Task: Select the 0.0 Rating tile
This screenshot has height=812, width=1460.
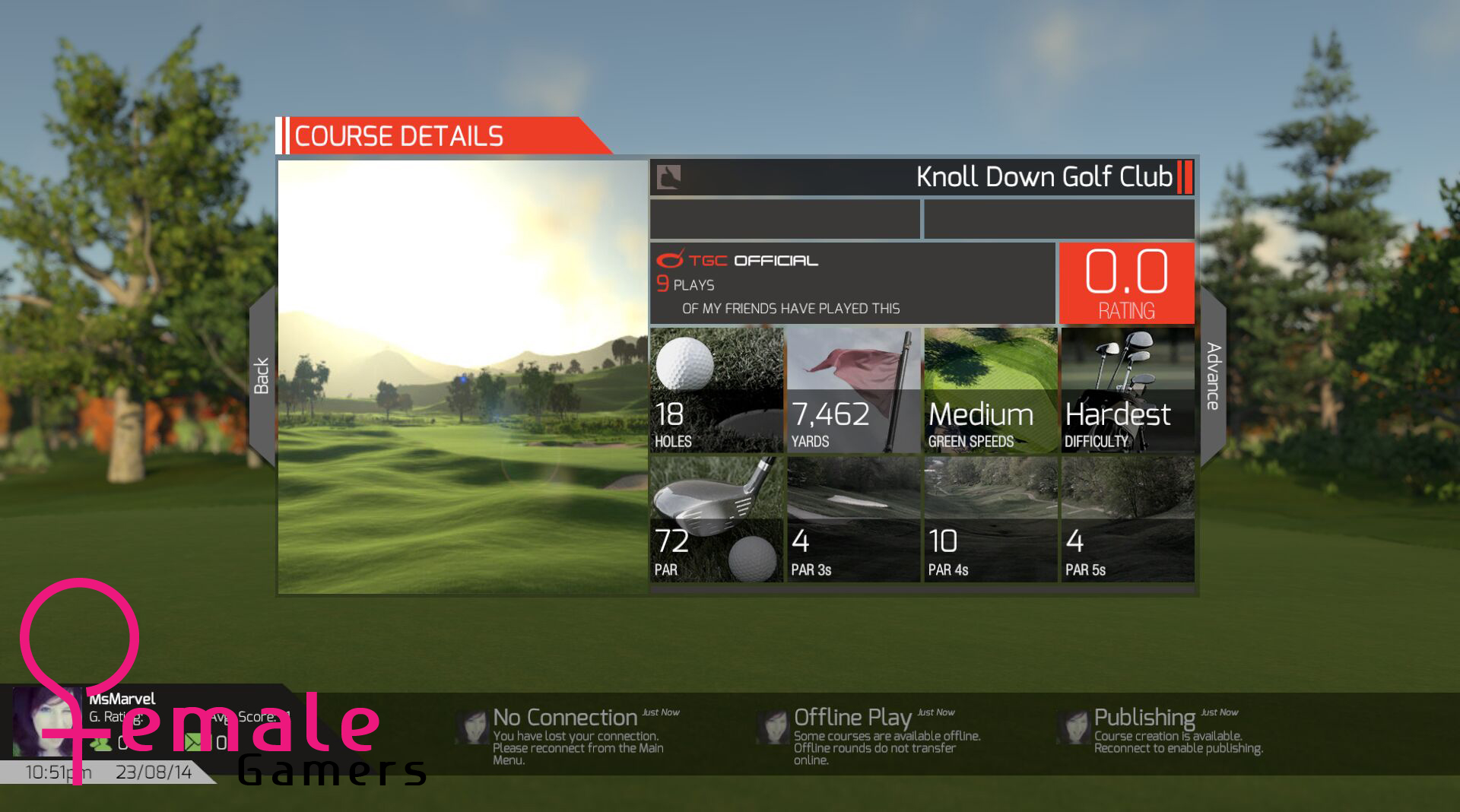Action: tap(1126, 283)
